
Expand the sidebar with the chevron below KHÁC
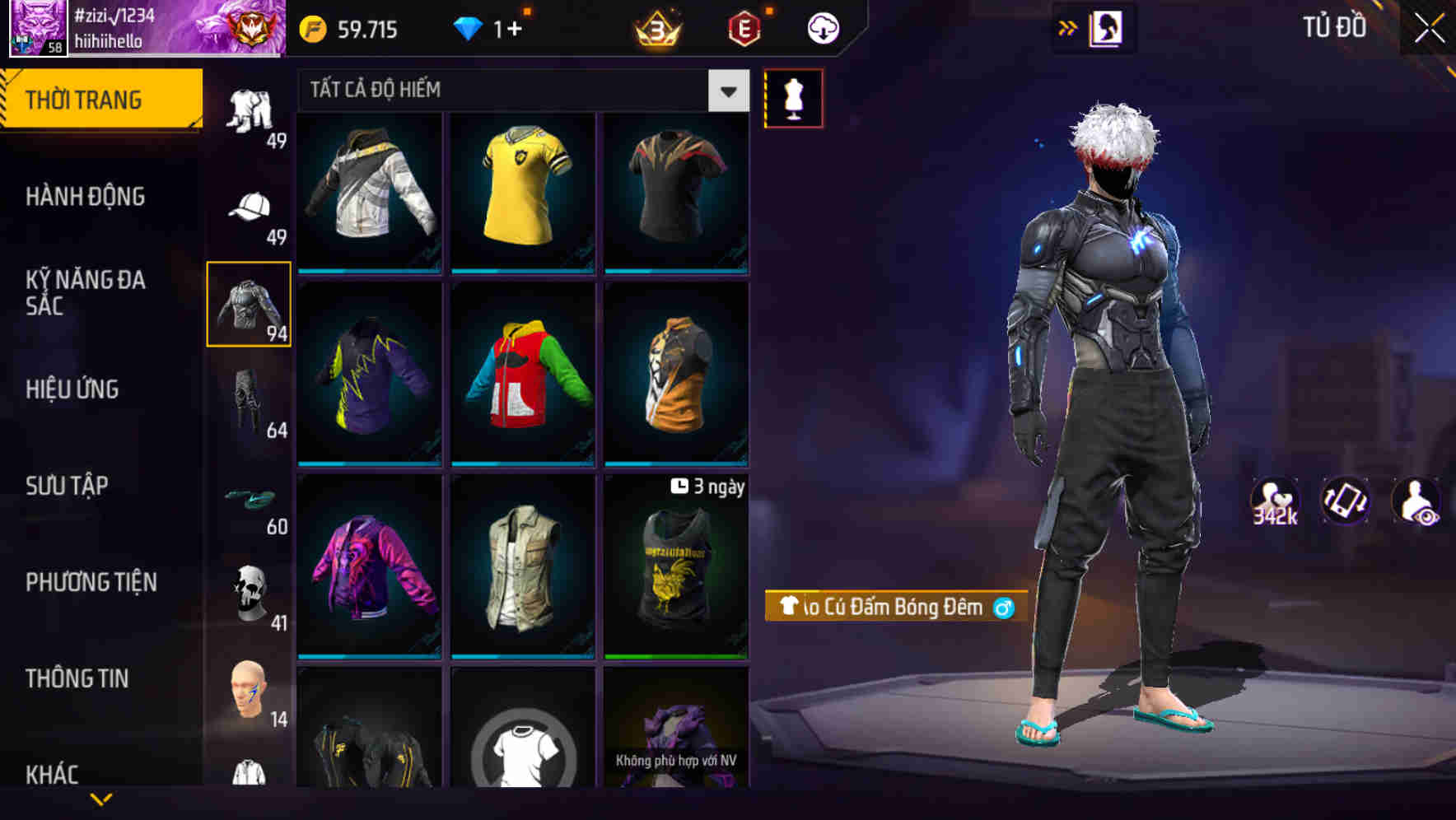(x=100, y=799)
